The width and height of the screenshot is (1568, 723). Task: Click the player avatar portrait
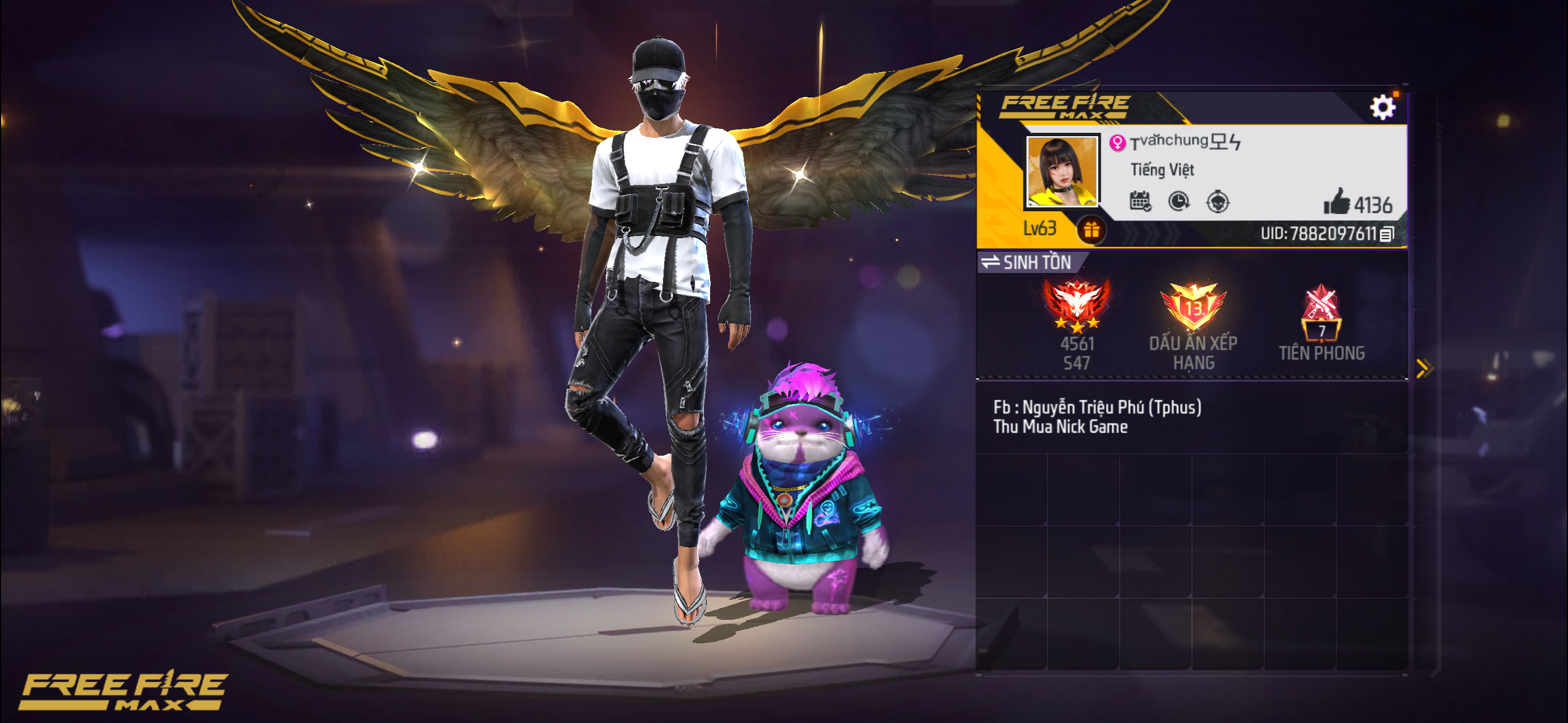pos(1062,171)
